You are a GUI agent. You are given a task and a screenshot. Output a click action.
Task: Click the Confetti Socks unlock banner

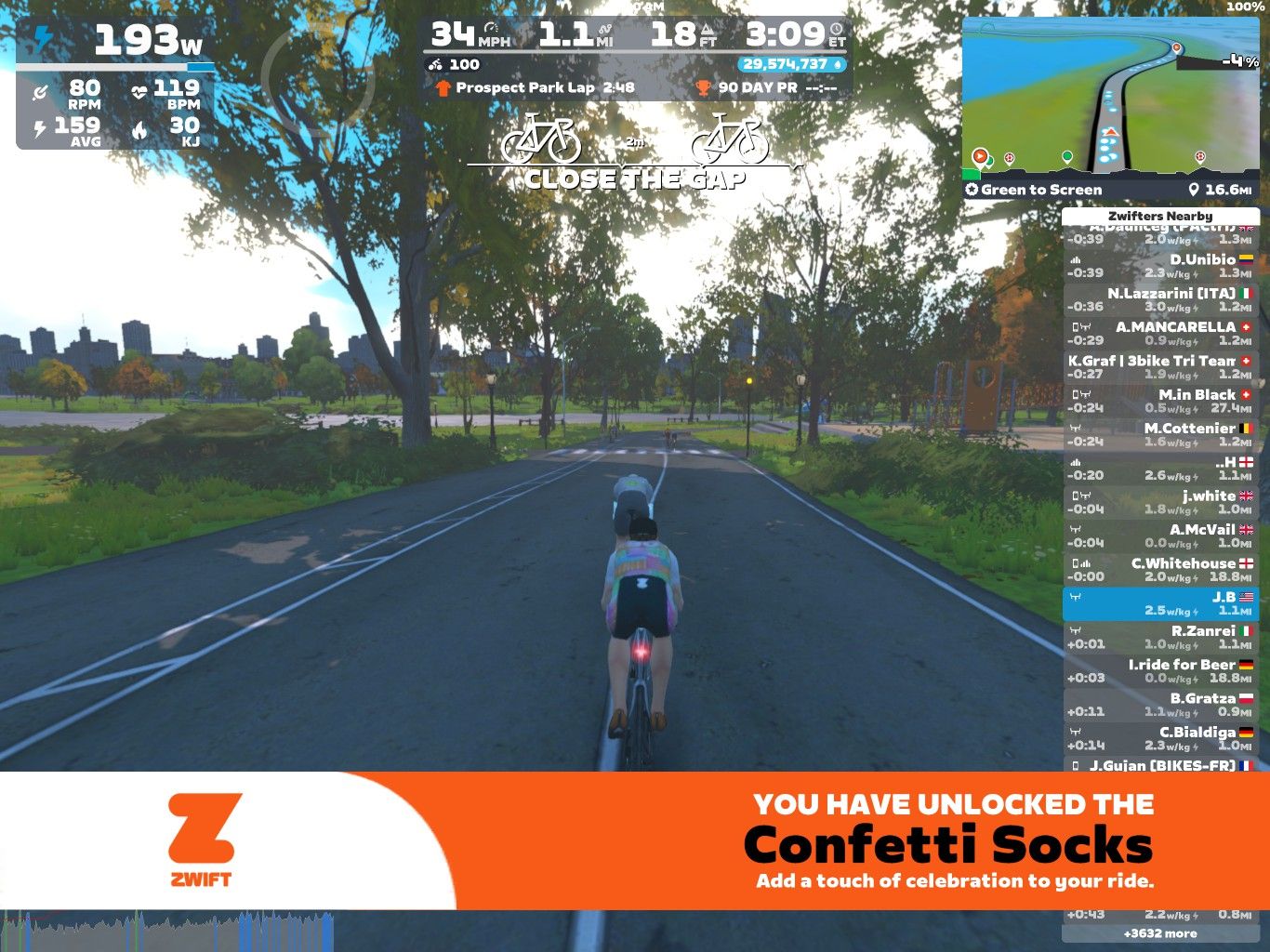(x=635, y=840)
